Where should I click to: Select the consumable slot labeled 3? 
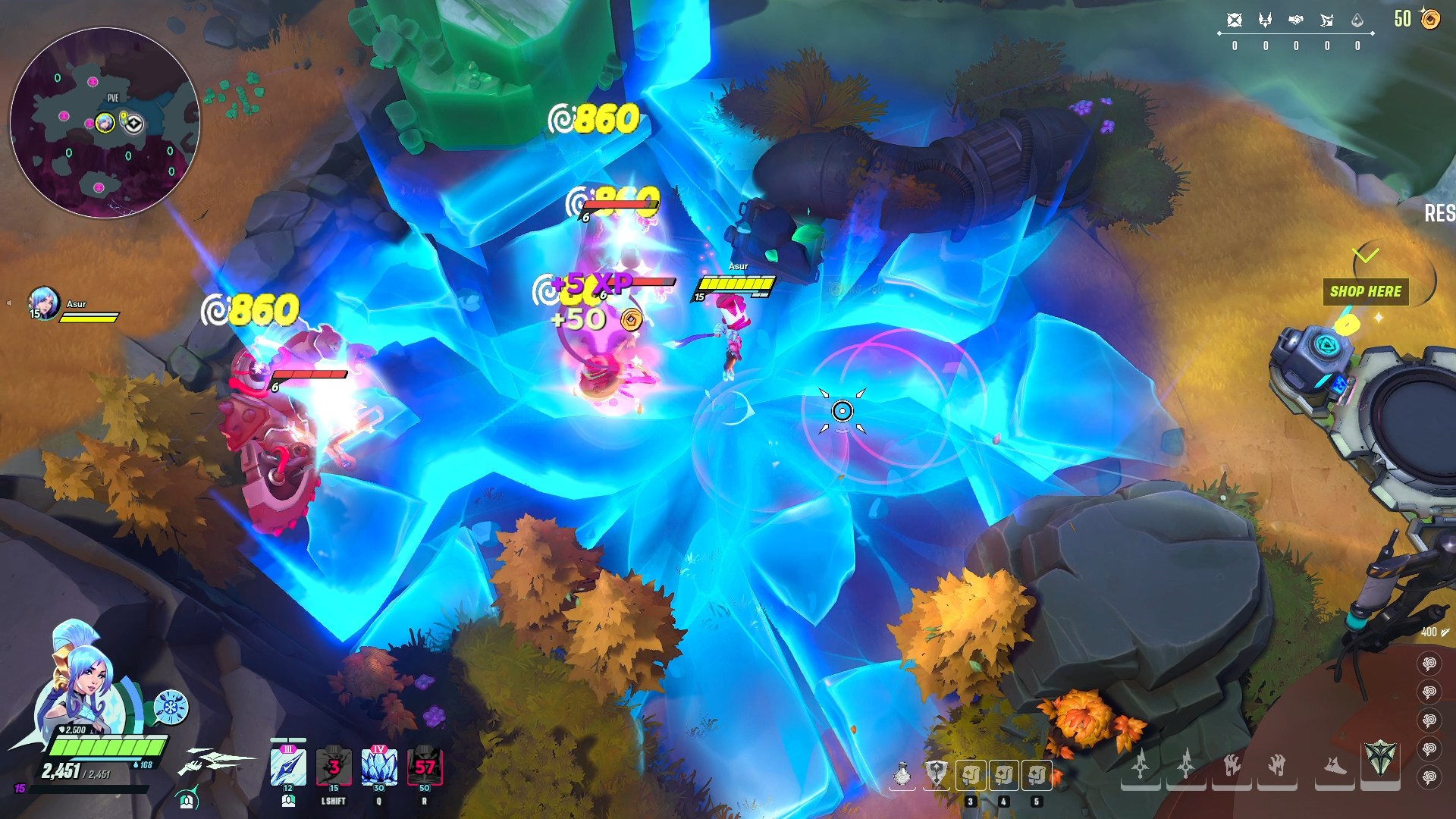(x=971, y=775)
